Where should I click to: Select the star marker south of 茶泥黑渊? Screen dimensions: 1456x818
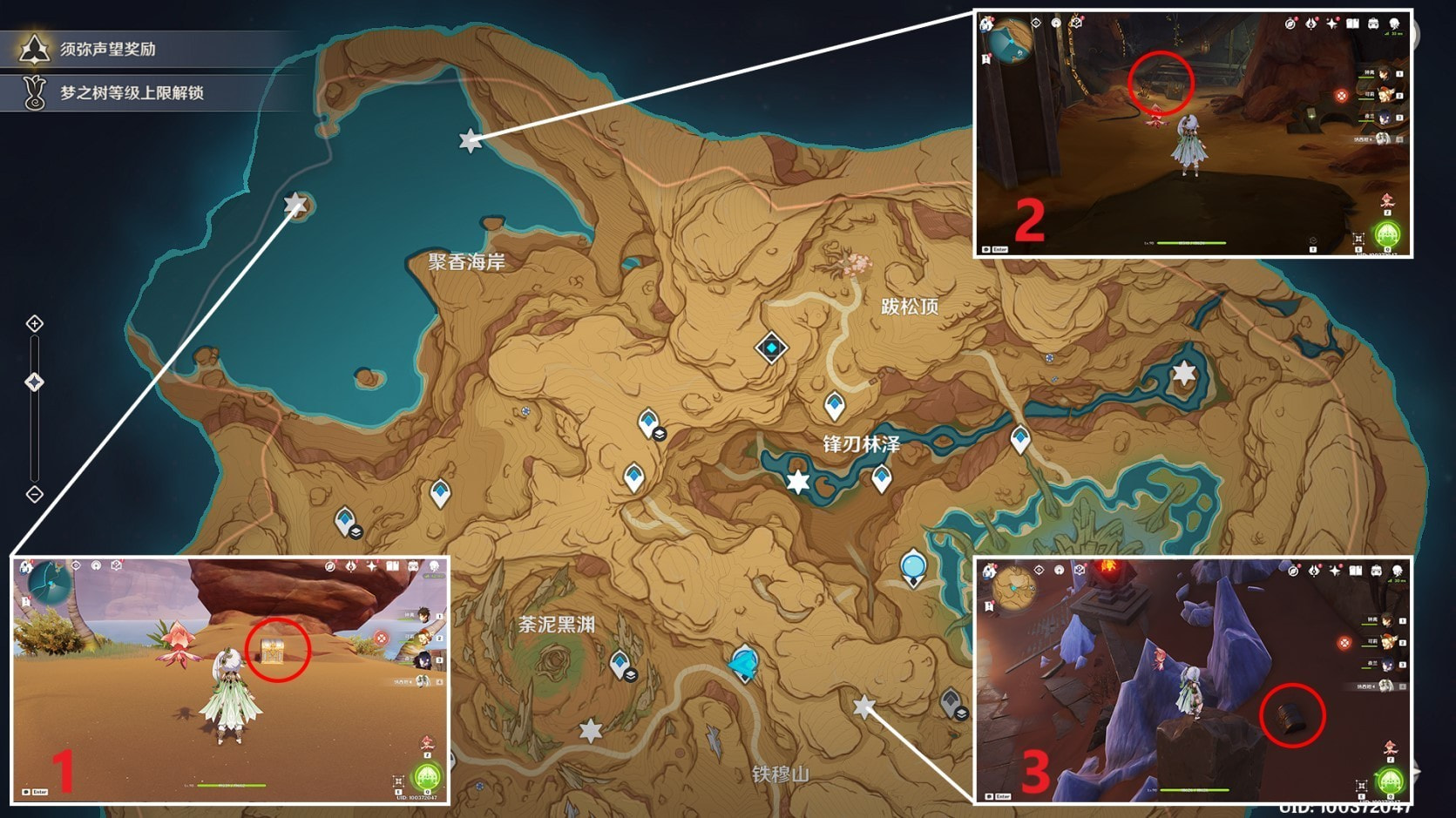(591, 729)
